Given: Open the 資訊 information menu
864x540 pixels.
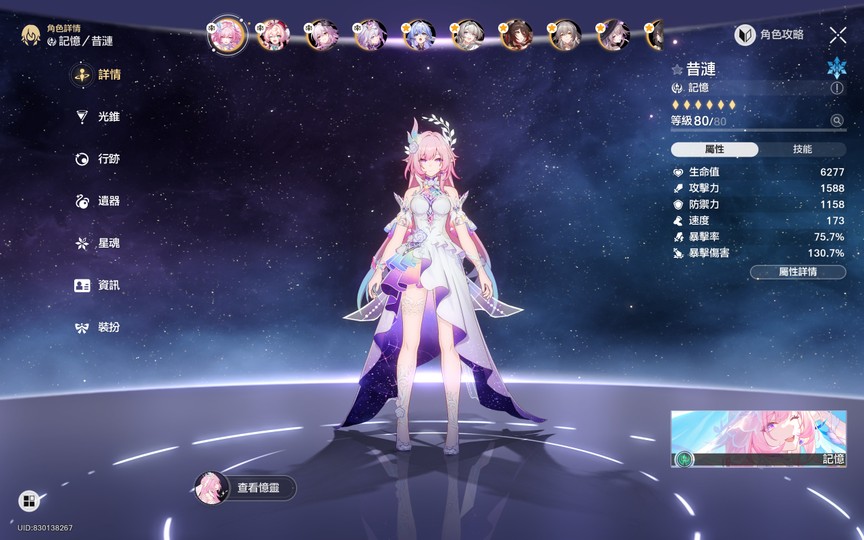Looking at the screenshot, I should click(99, 285).
